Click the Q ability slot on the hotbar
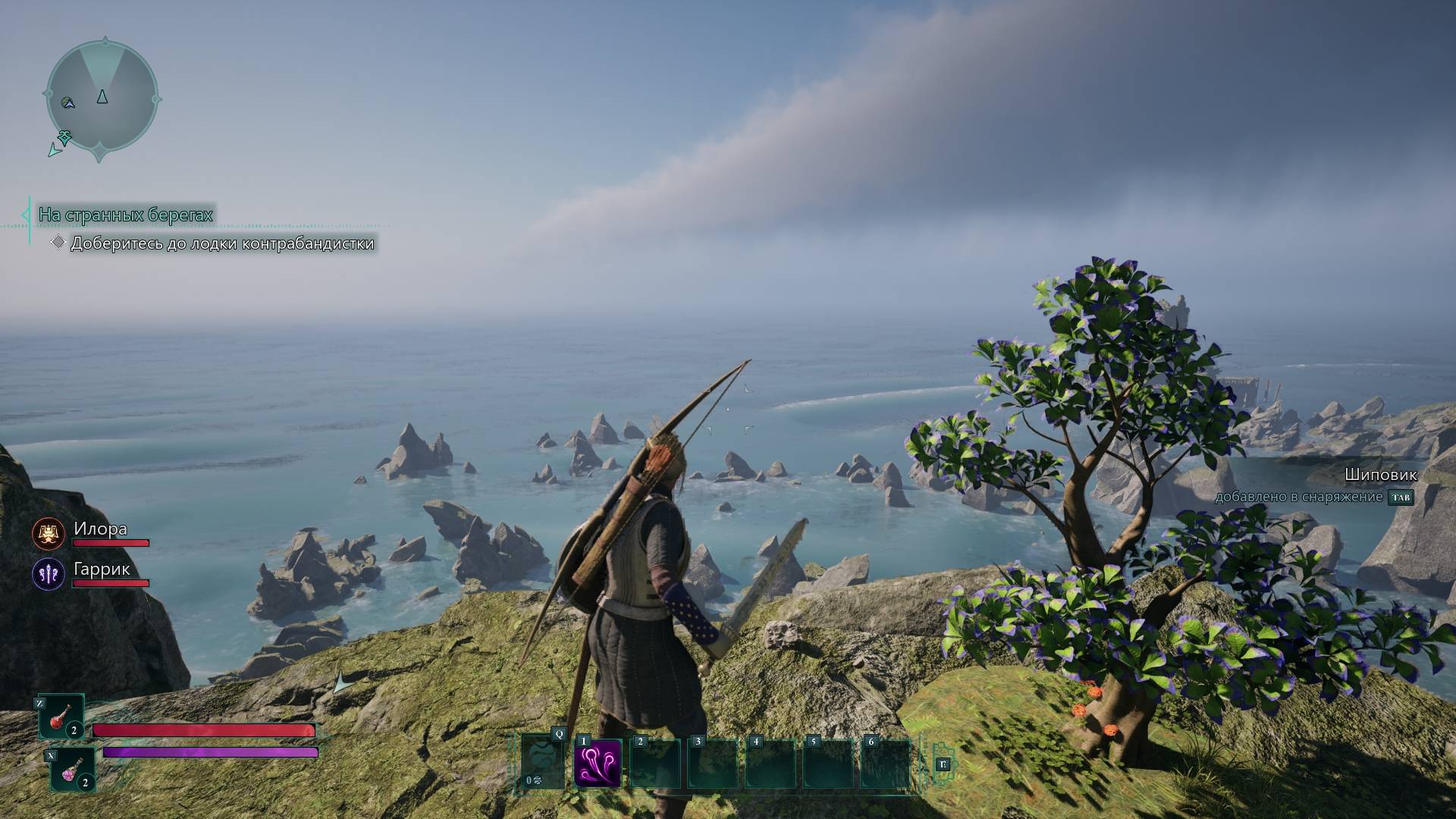 click(543, 761)
